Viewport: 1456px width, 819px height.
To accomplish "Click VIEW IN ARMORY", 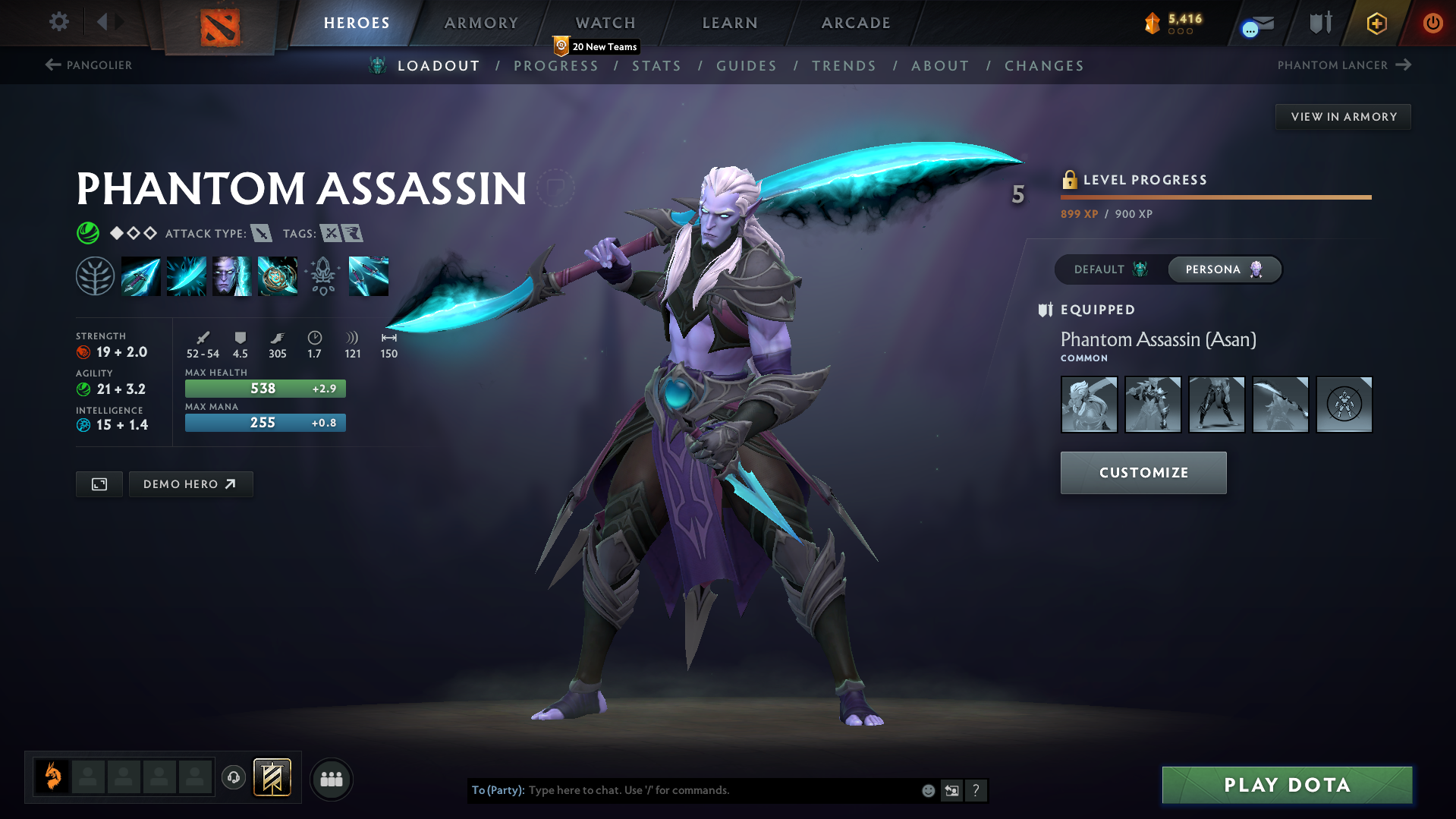I will (x=1343, y=116).
